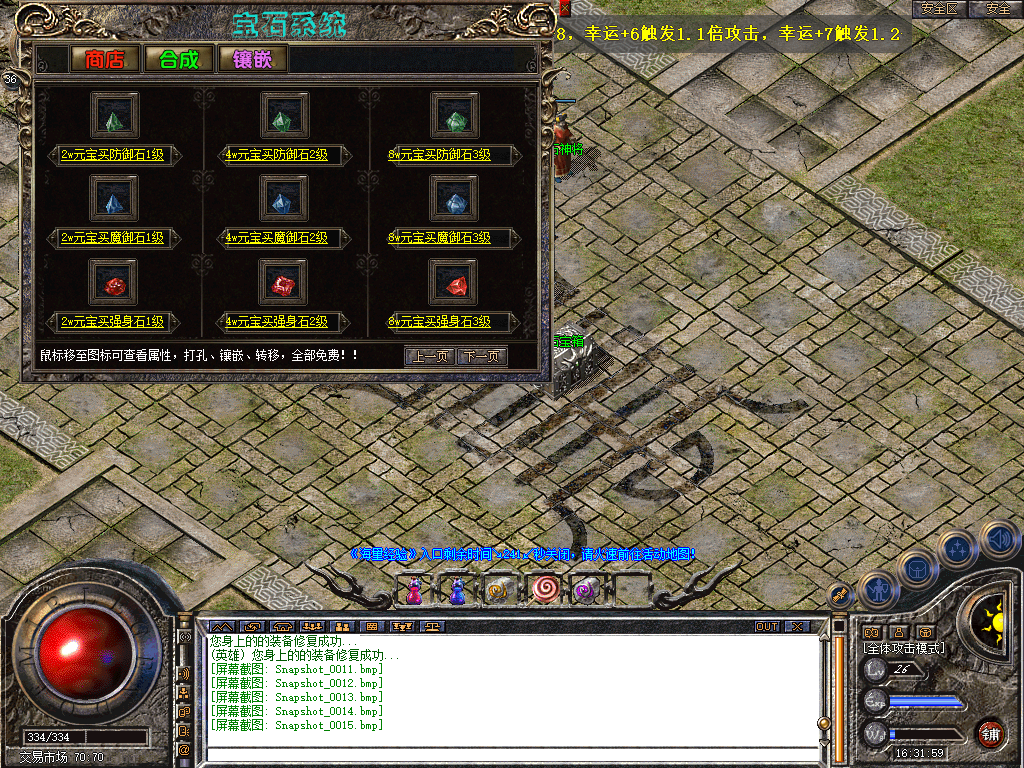Click the OUT button above the chat
This screenshot has width=1024, height=768.
tap(767, 627)
